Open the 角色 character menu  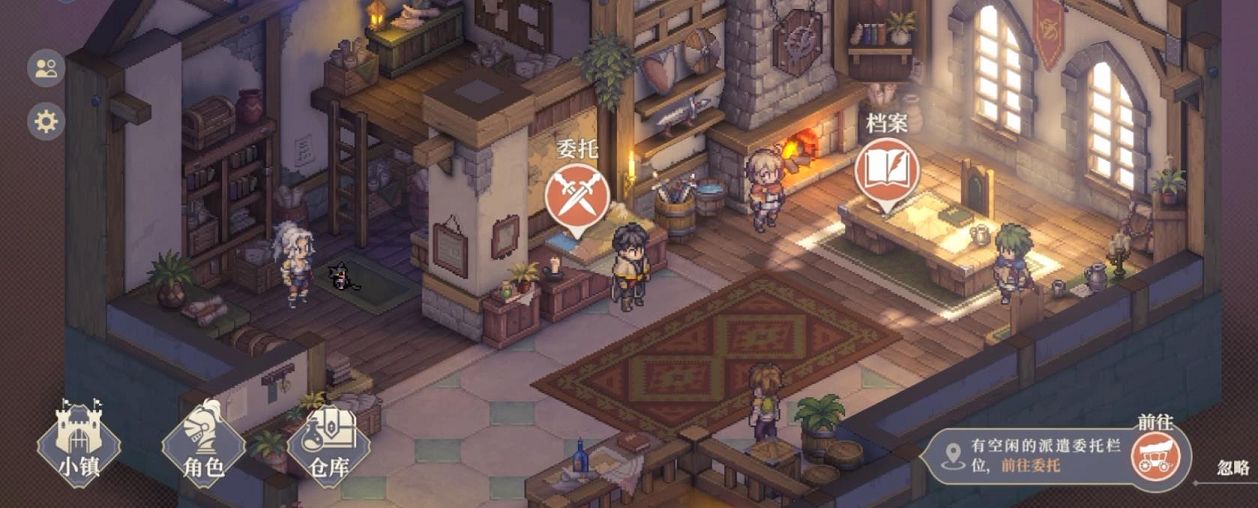click(x=203, y=439)
